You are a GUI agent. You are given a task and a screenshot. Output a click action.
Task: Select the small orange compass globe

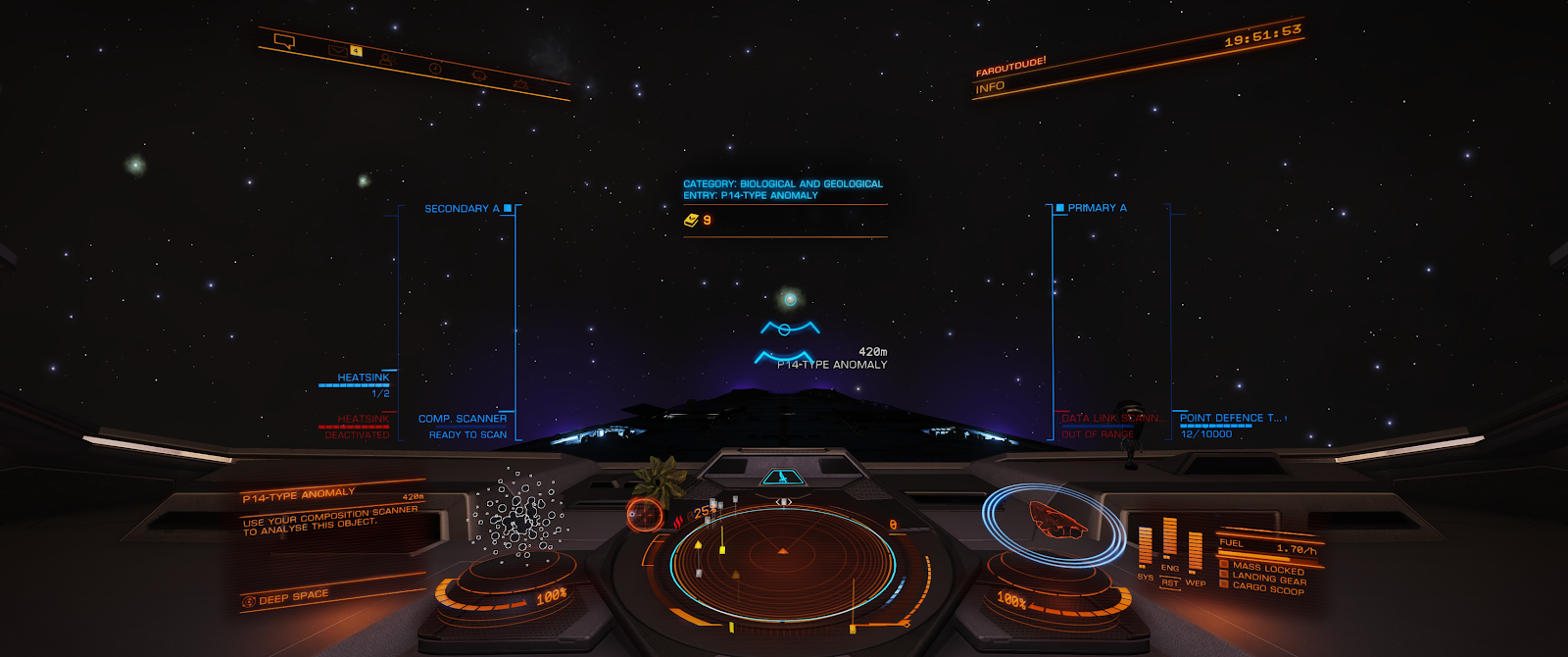(644, 514)
